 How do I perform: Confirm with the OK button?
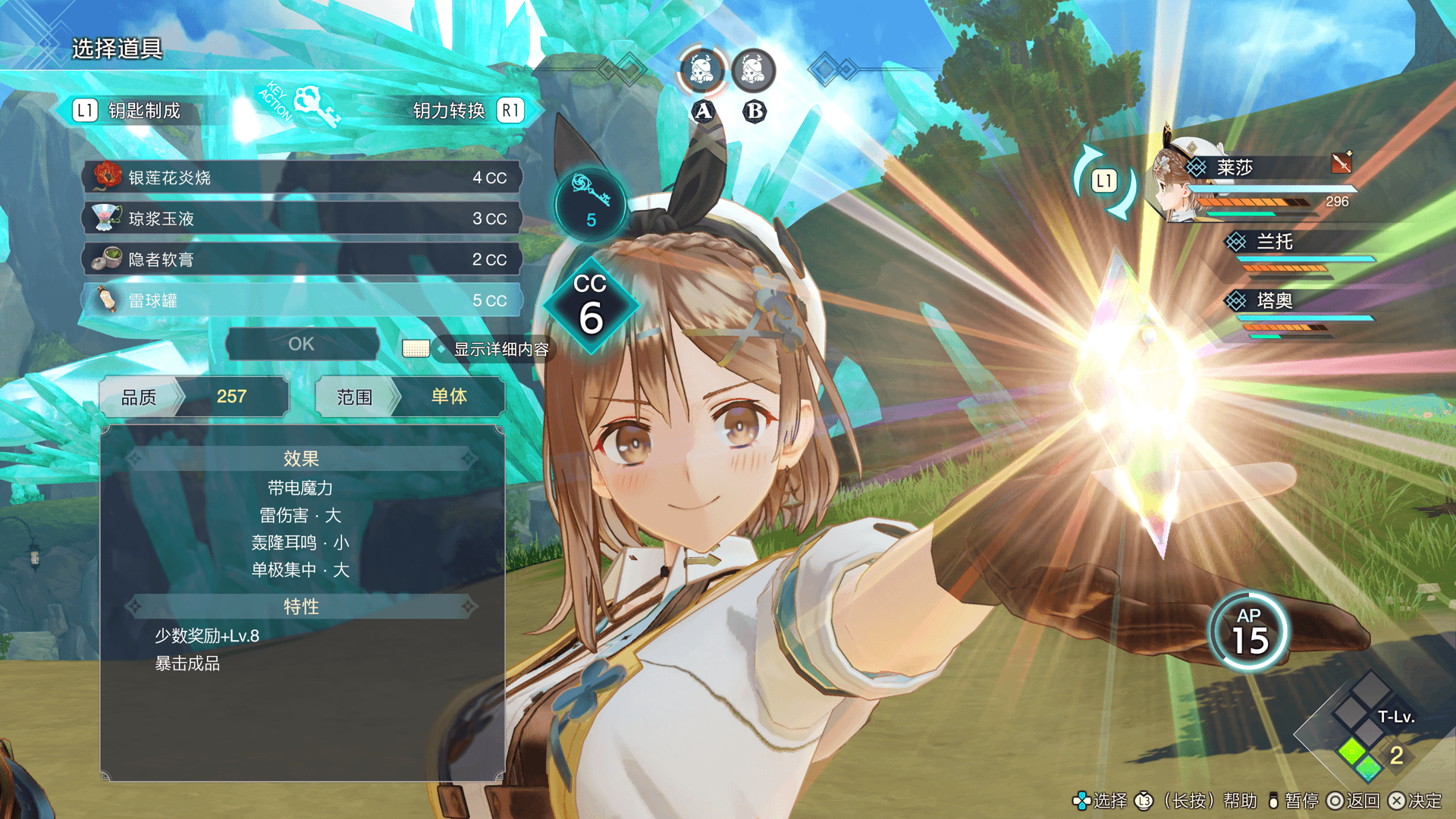tap(302, 344)
